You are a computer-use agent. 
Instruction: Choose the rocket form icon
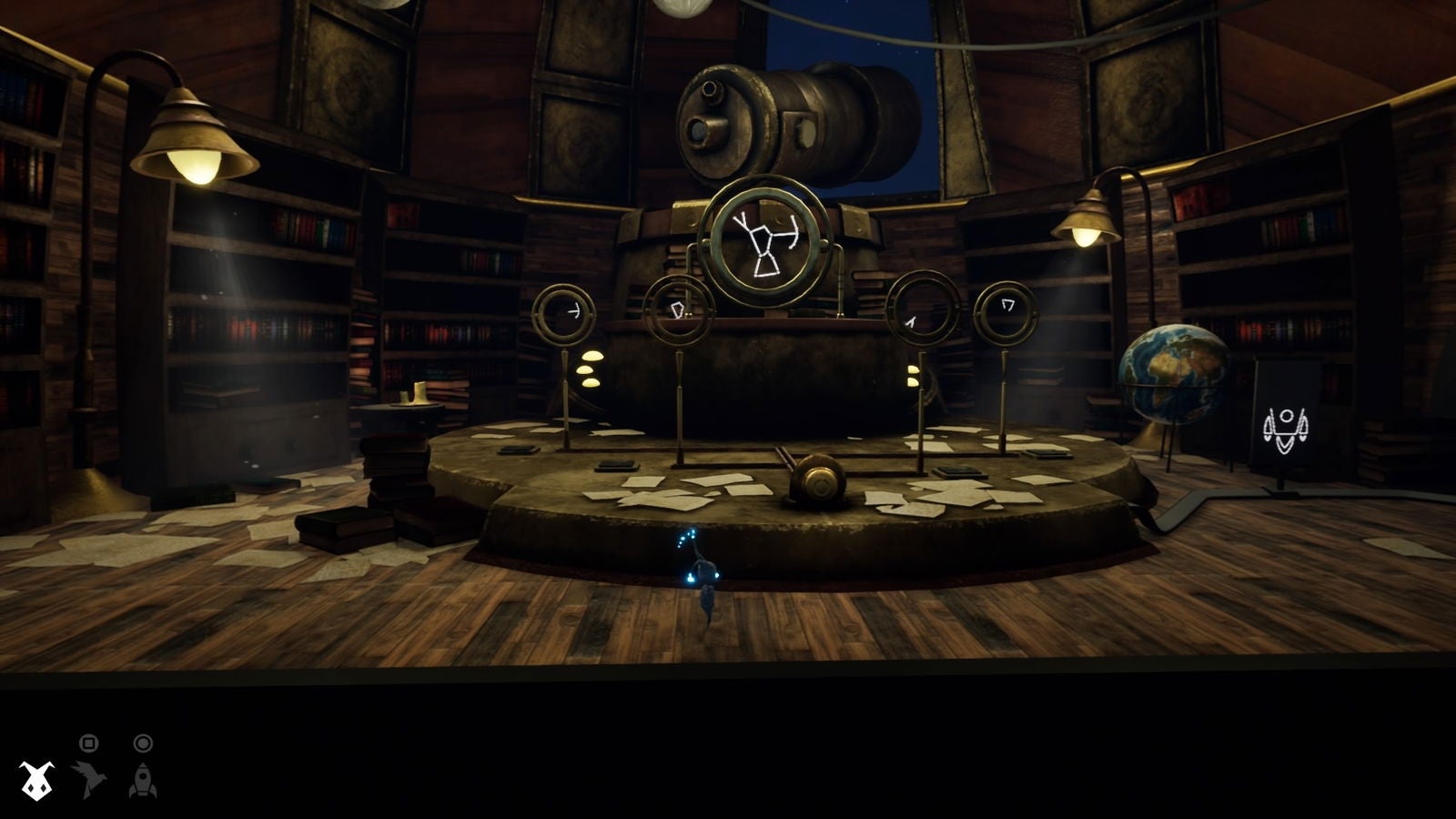143,781
